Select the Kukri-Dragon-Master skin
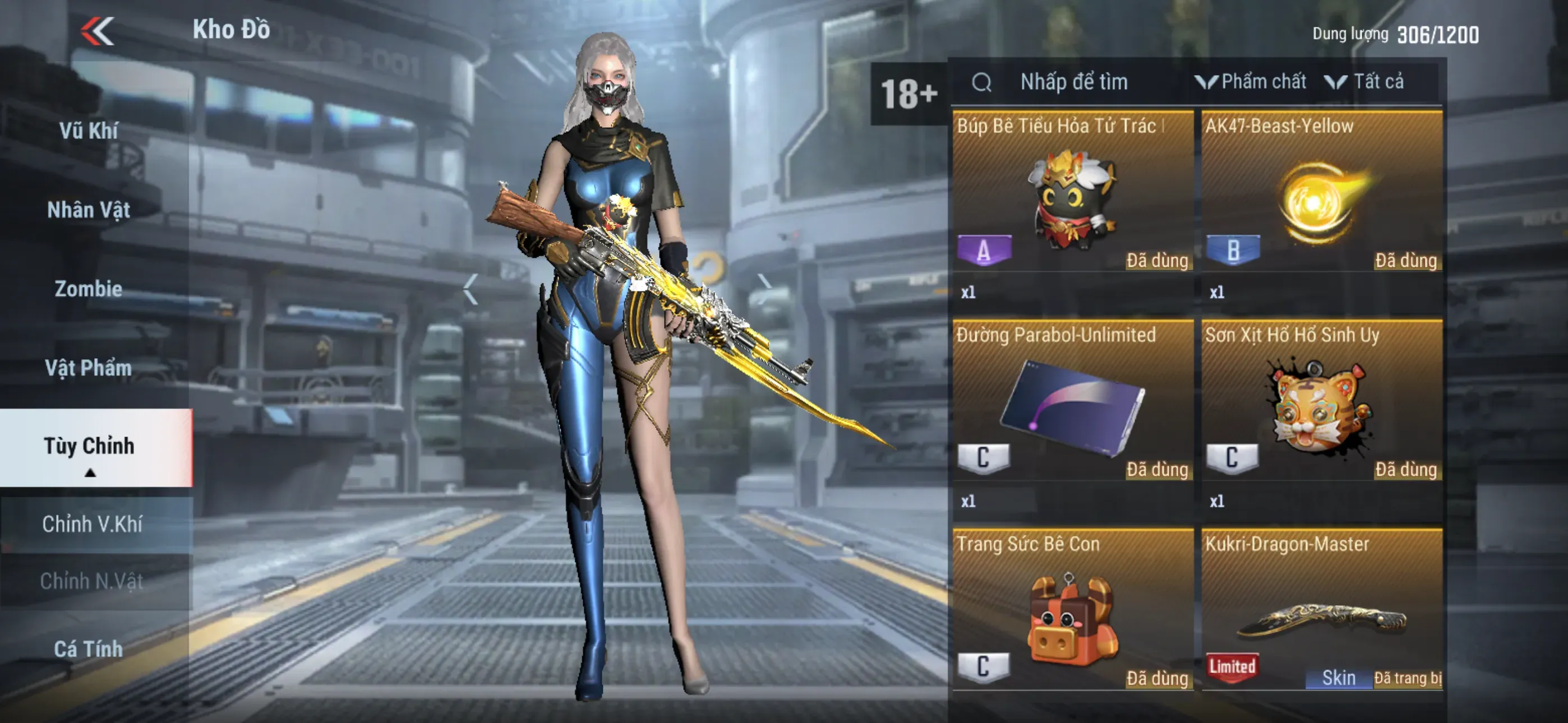1568x723 pixels. pos(1322,615)
